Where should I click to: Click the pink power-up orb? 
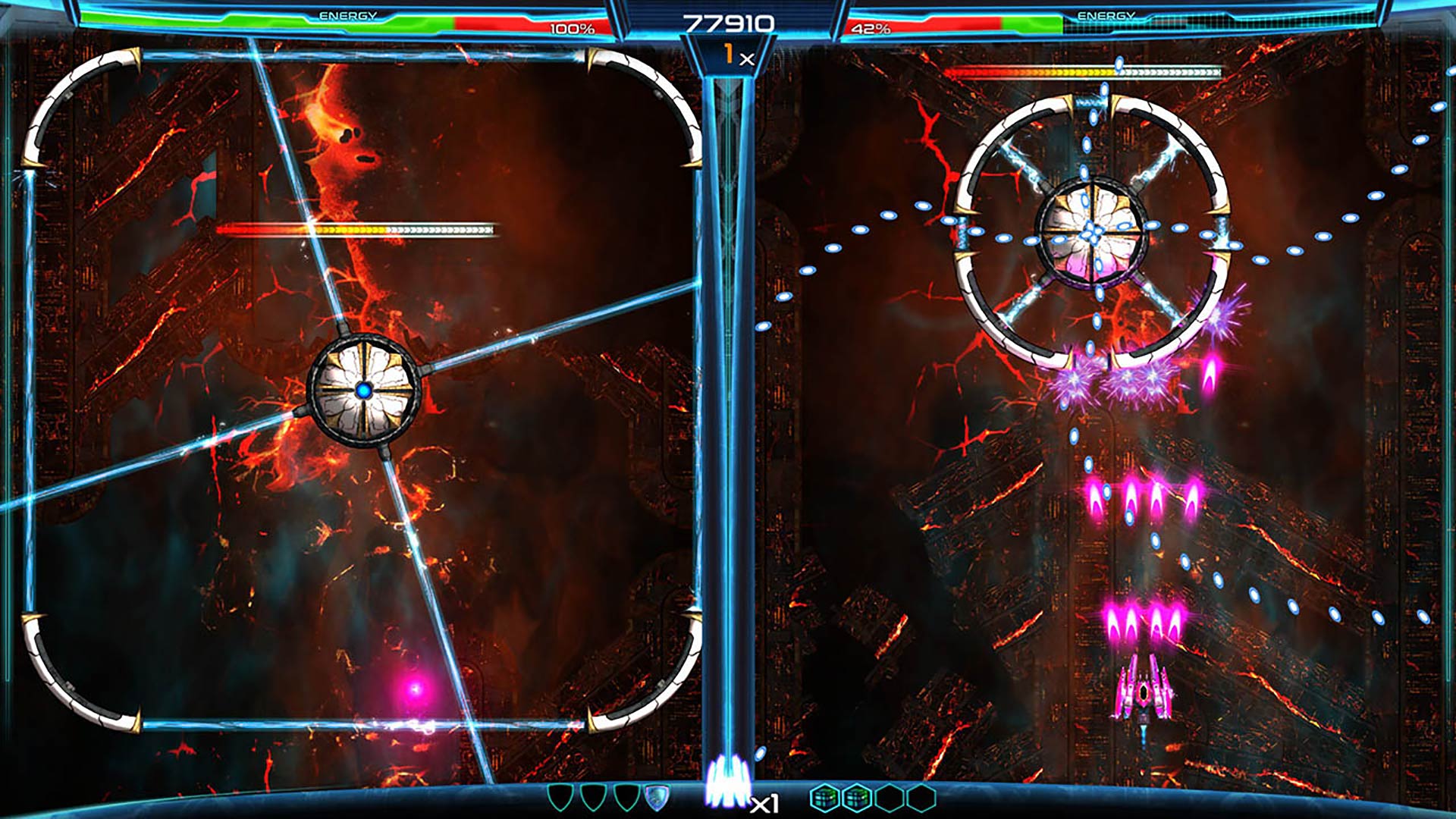pyautogui.click(x=416, y=688)
